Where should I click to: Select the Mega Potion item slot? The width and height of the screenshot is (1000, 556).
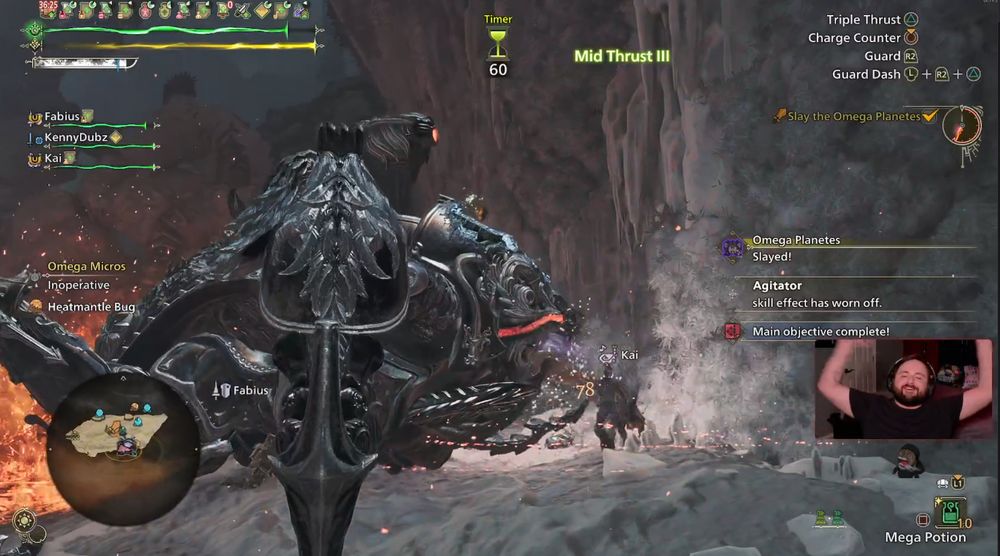(x=948, y=512)
